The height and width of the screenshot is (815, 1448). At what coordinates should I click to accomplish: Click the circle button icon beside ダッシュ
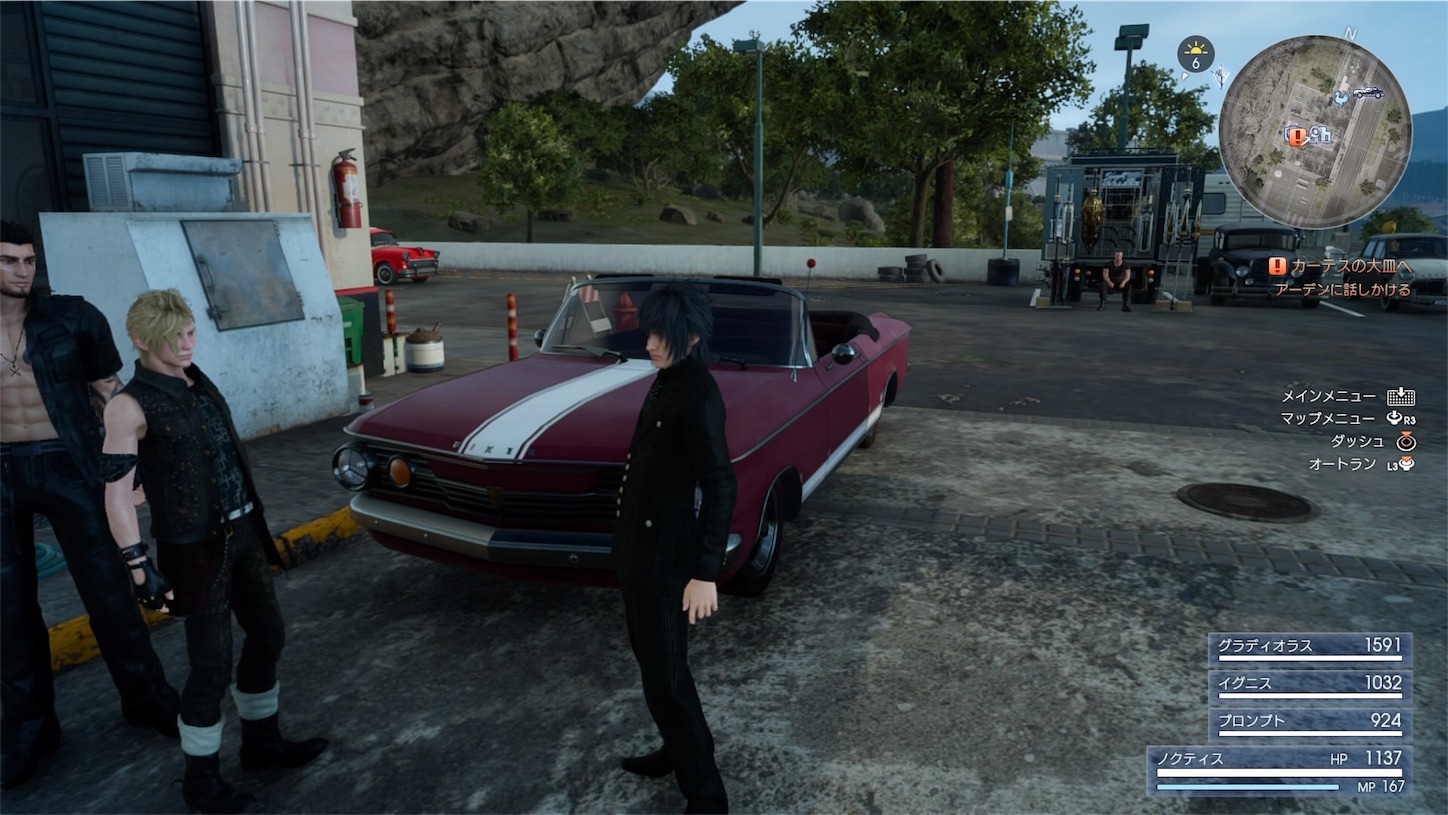tap(1406, 442)
